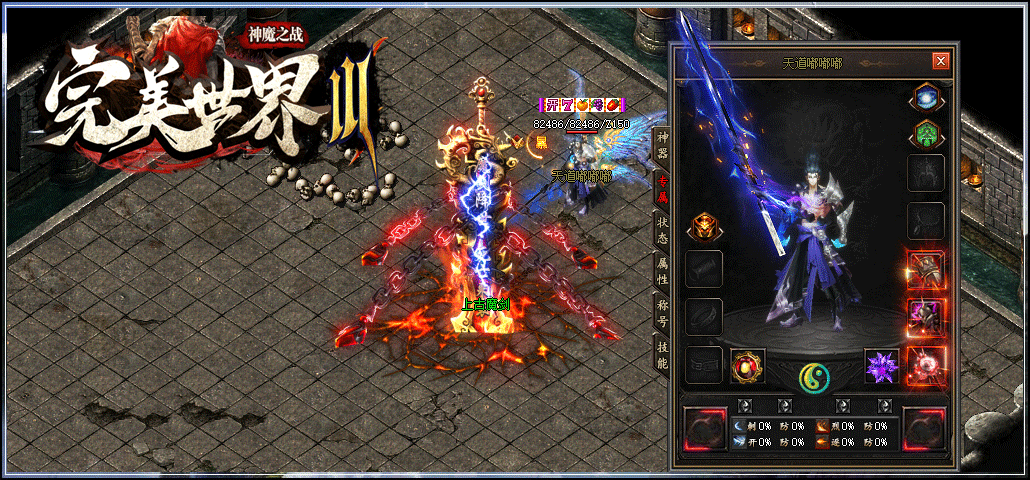Screen dimensions: 1030x480
Task: Close the character equipment panel
Action: 940,61
